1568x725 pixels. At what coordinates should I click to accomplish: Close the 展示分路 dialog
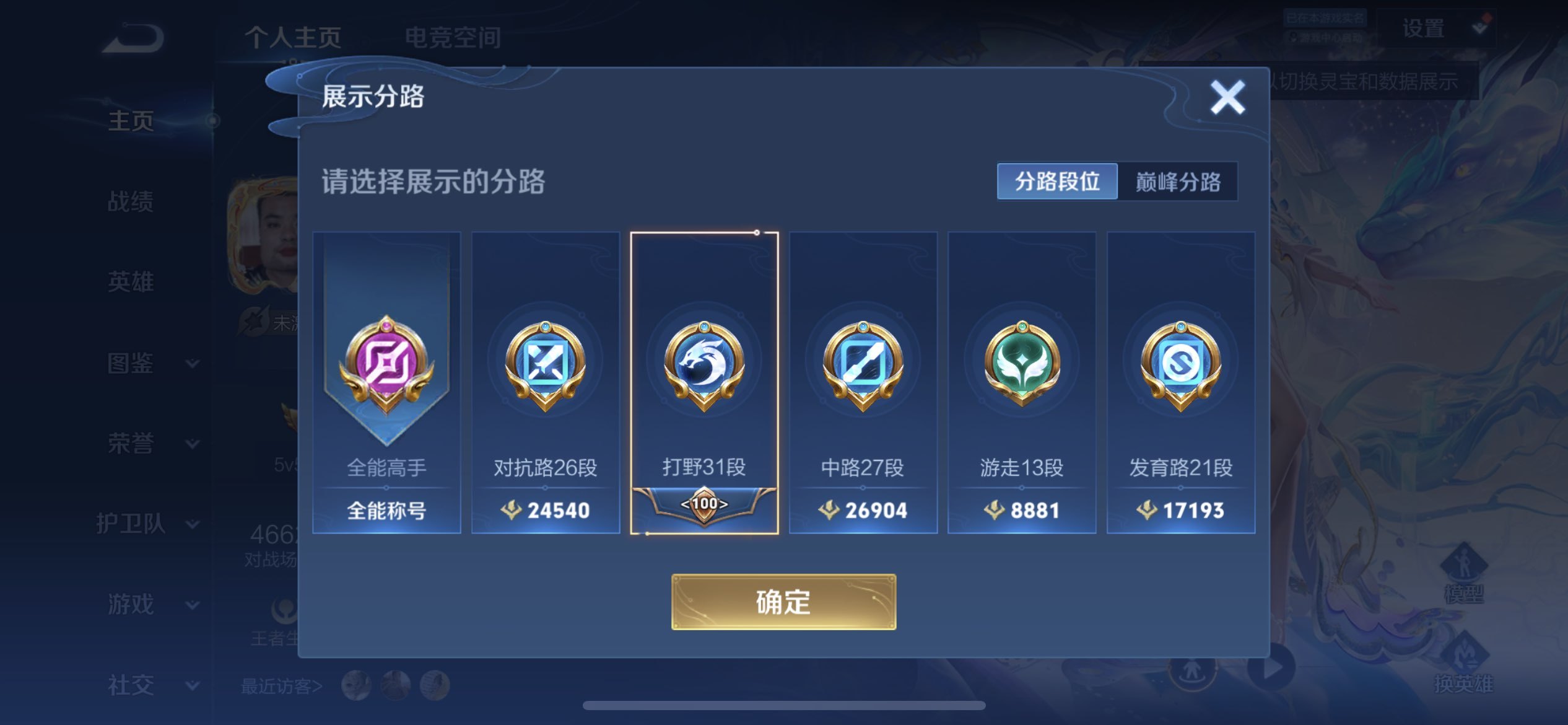pos(1227,97)
